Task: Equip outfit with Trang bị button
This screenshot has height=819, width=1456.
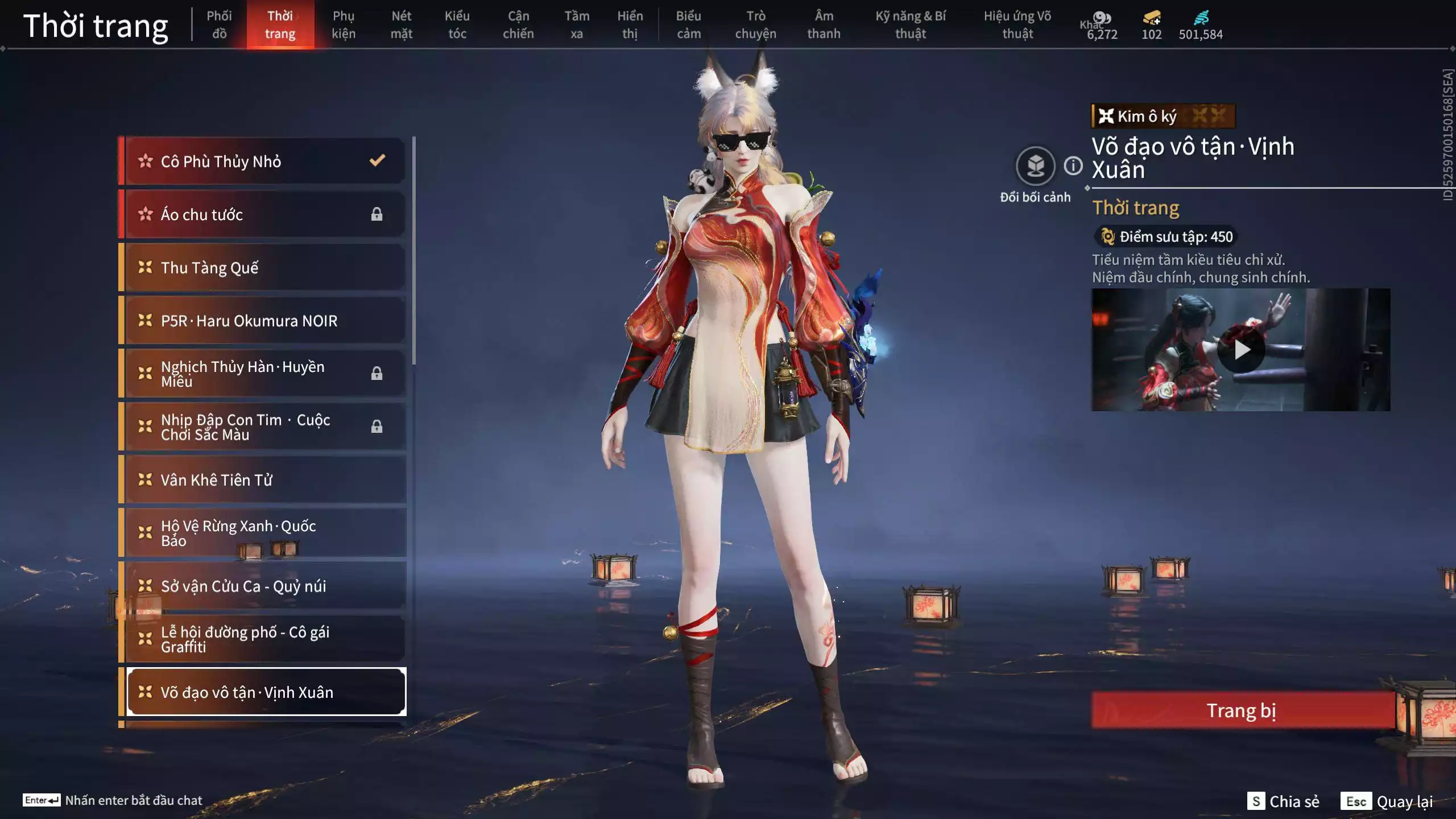Action: [x=1242, y=710]
